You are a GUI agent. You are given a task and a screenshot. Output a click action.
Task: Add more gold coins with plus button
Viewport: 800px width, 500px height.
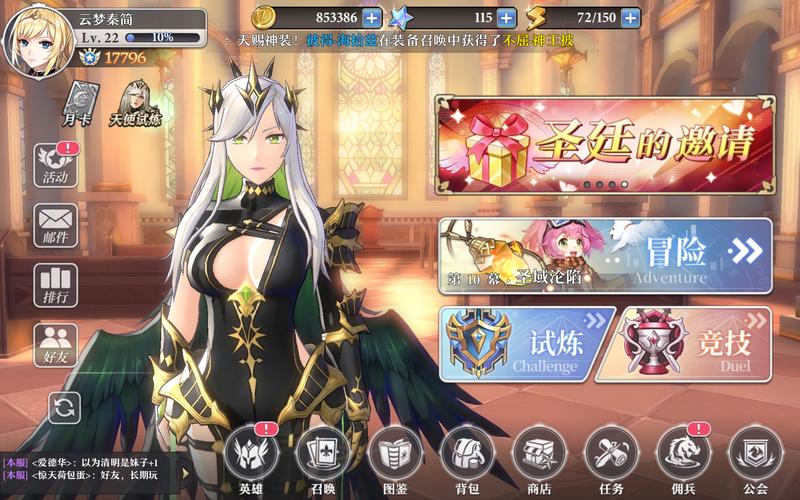(372, 17)
